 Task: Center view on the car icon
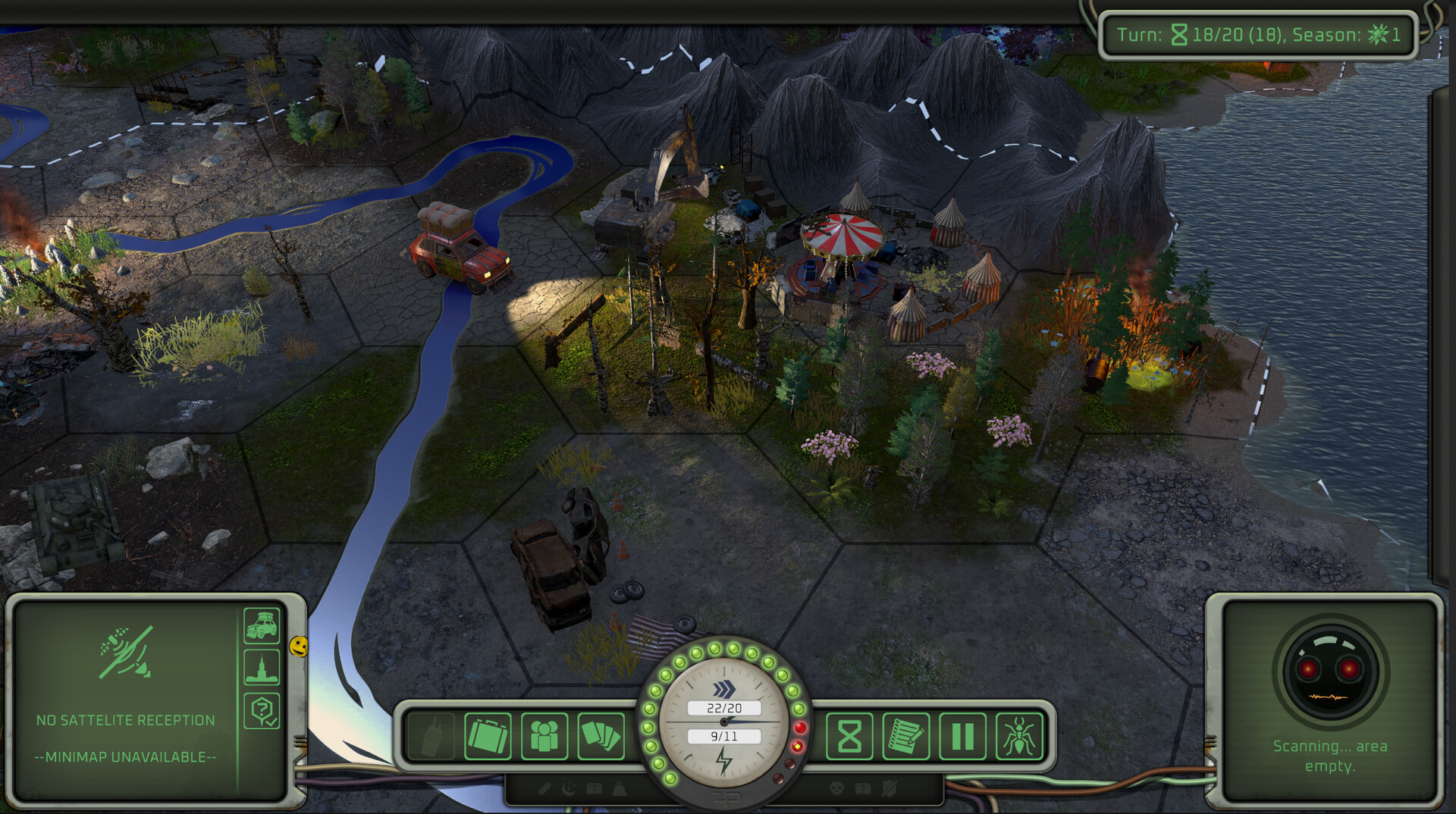[x=262, y=626]
